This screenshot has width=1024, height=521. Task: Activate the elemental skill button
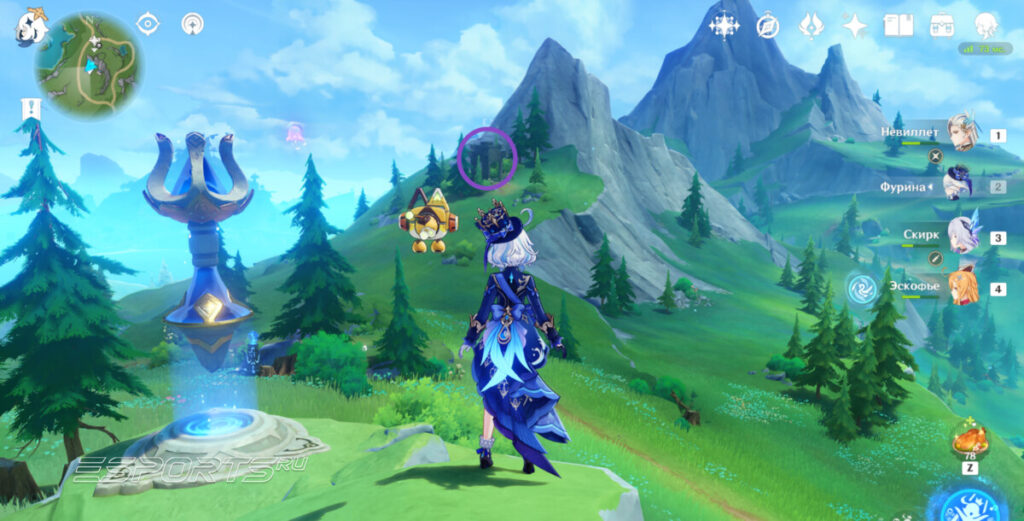[967, 504]
